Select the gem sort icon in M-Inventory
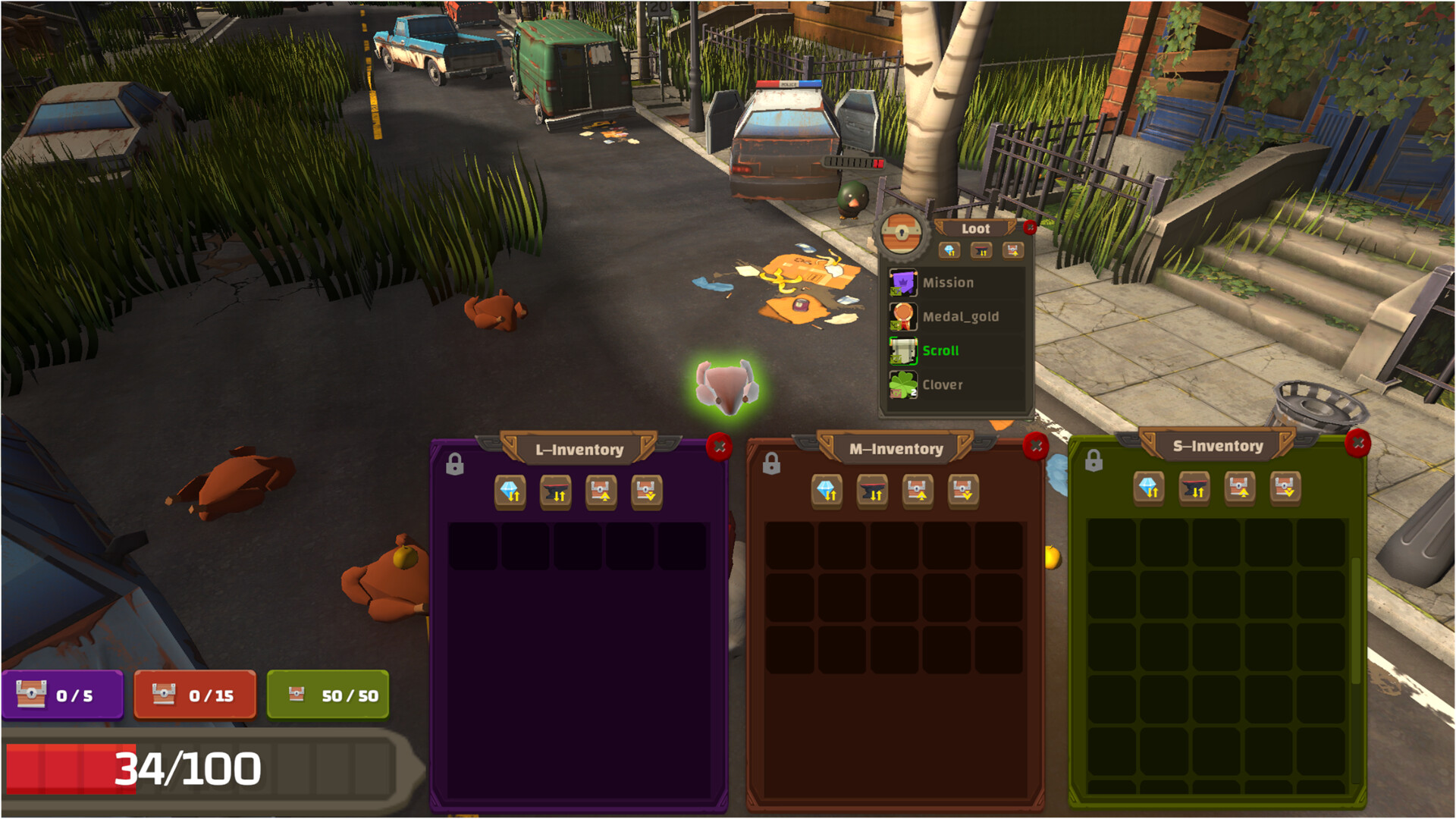Image resolution: width=1456 pixels, height=819 pixels. click(827, 491)
